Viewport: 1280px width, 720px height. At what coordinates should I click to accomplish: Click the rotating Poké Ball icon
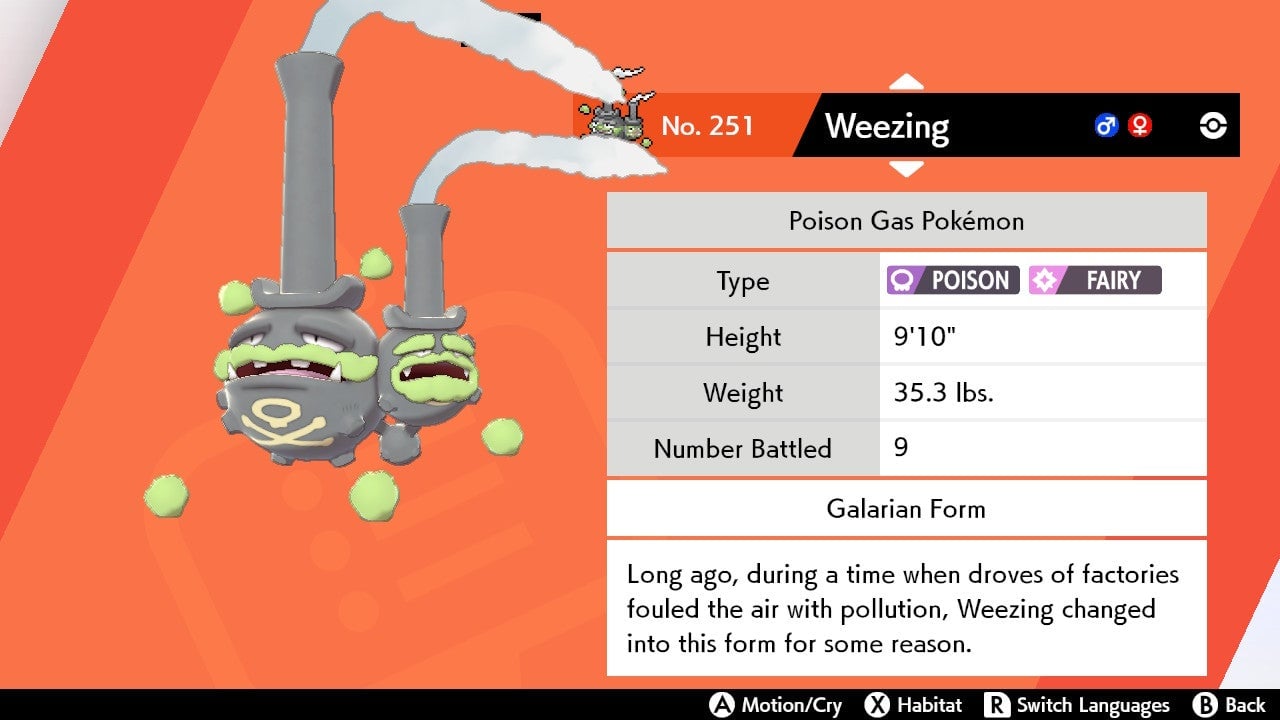(x=1211, y=126)
